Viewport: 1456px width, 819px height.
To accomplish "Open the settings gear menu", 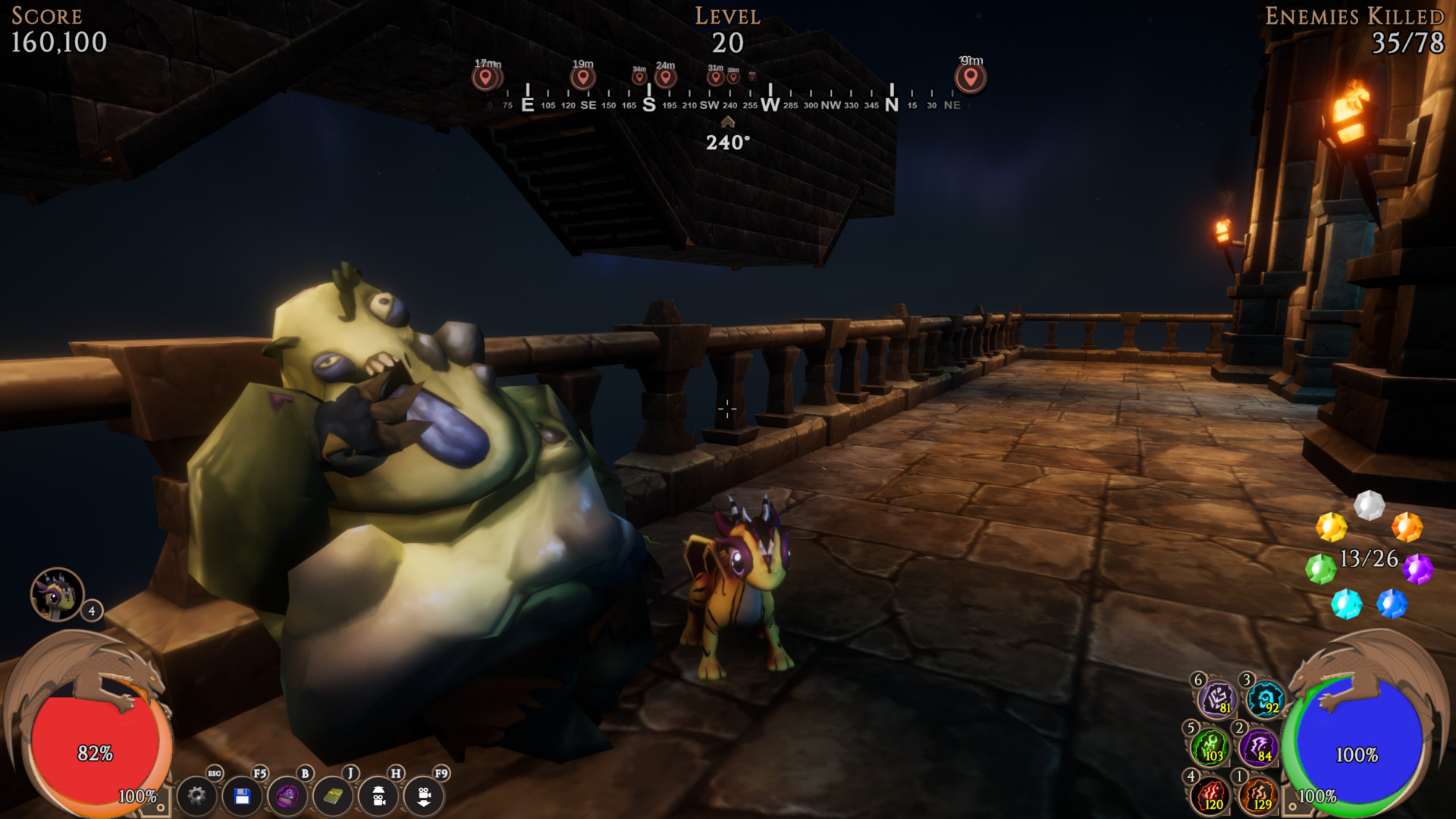I will (197, 799).
